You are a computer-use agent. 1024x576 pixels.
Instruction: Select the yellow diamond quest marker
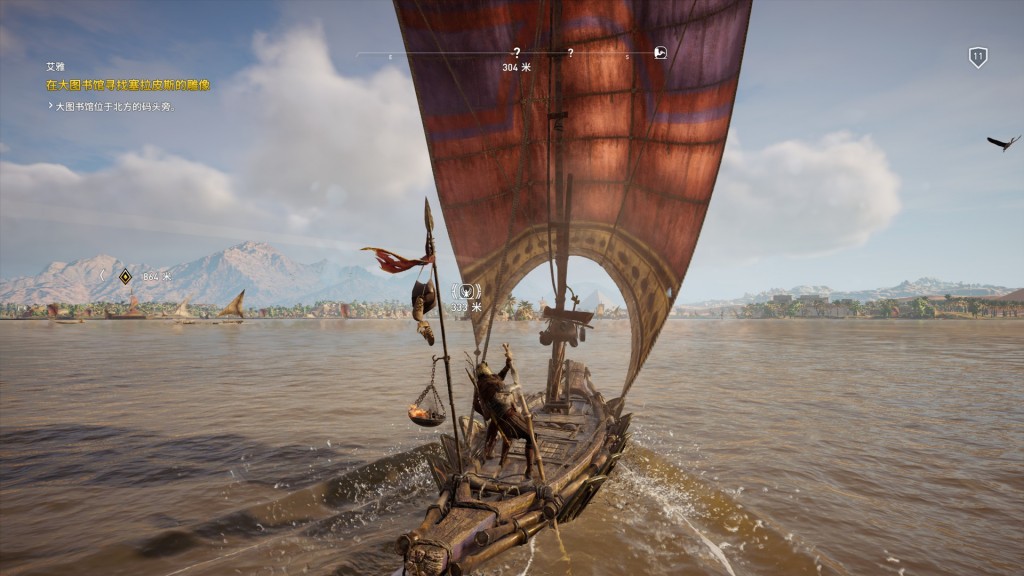pyautogui.click(x=125, y=276)
